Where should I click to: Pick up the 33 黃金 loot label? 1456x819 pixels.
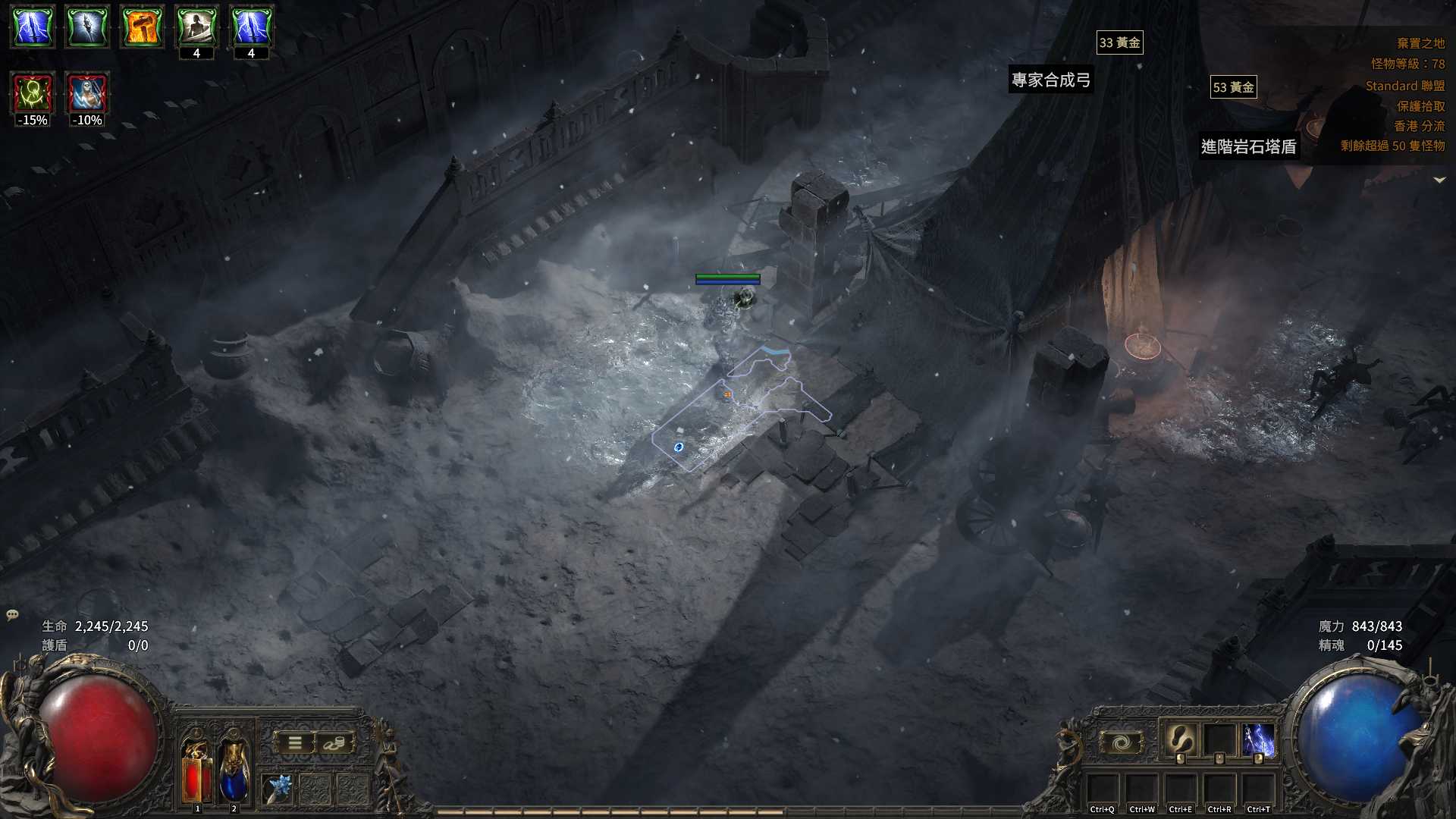pyautogui.click(x=1119, y=43)
